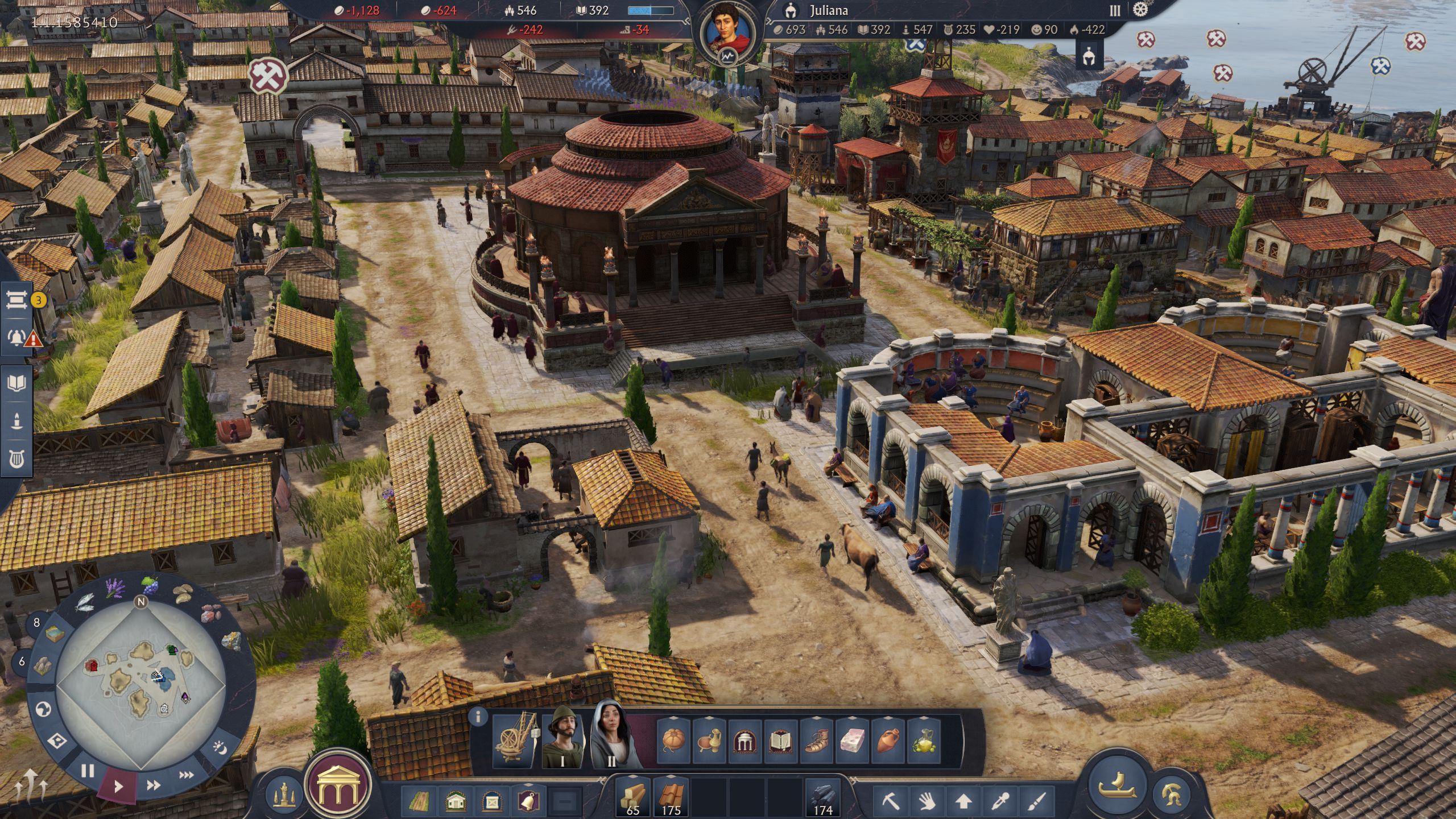Select the lyre icon in the side panel
Screen dimensions: 1456x819
coord(16,459)
